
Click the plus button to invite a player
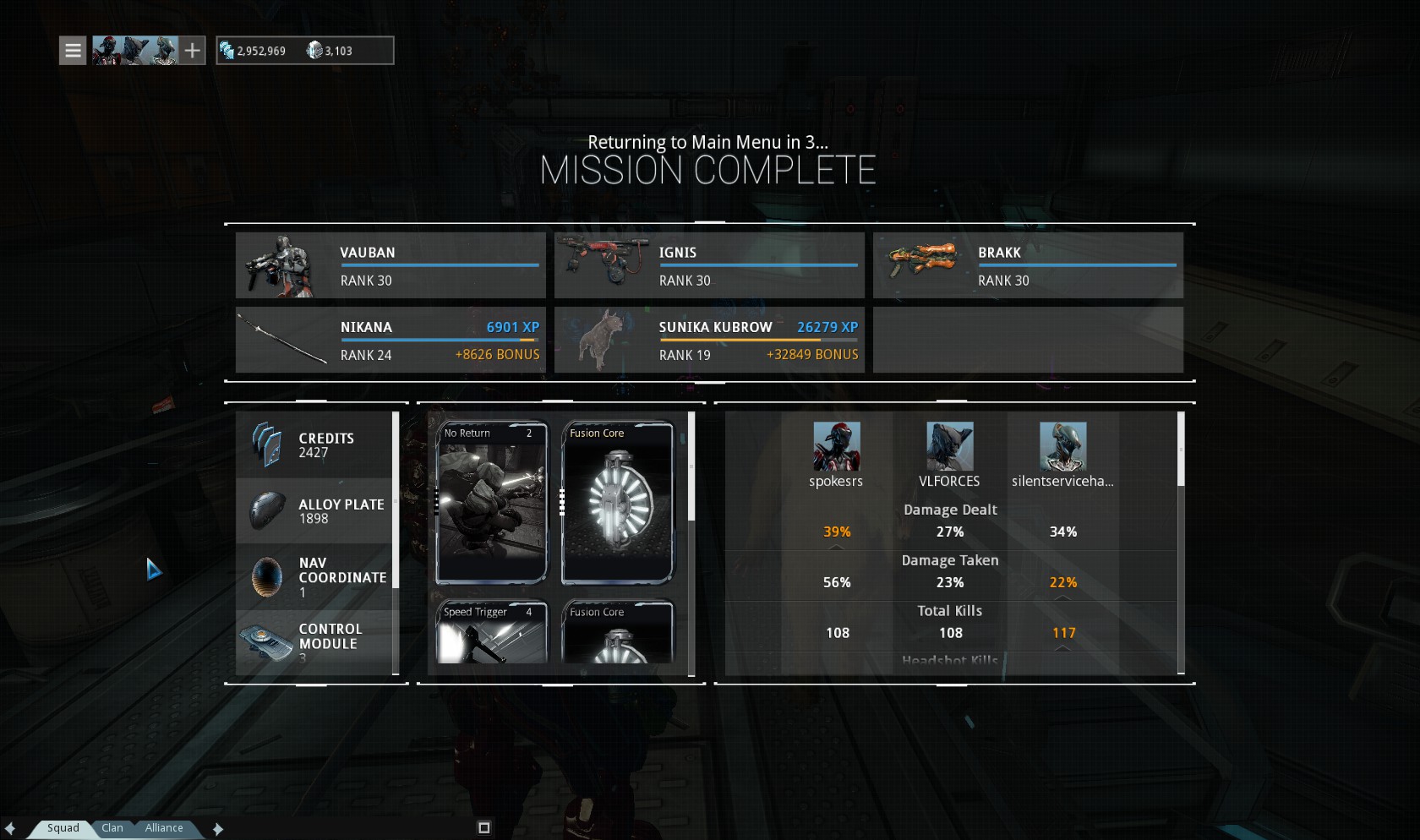[x=193, y=51]
